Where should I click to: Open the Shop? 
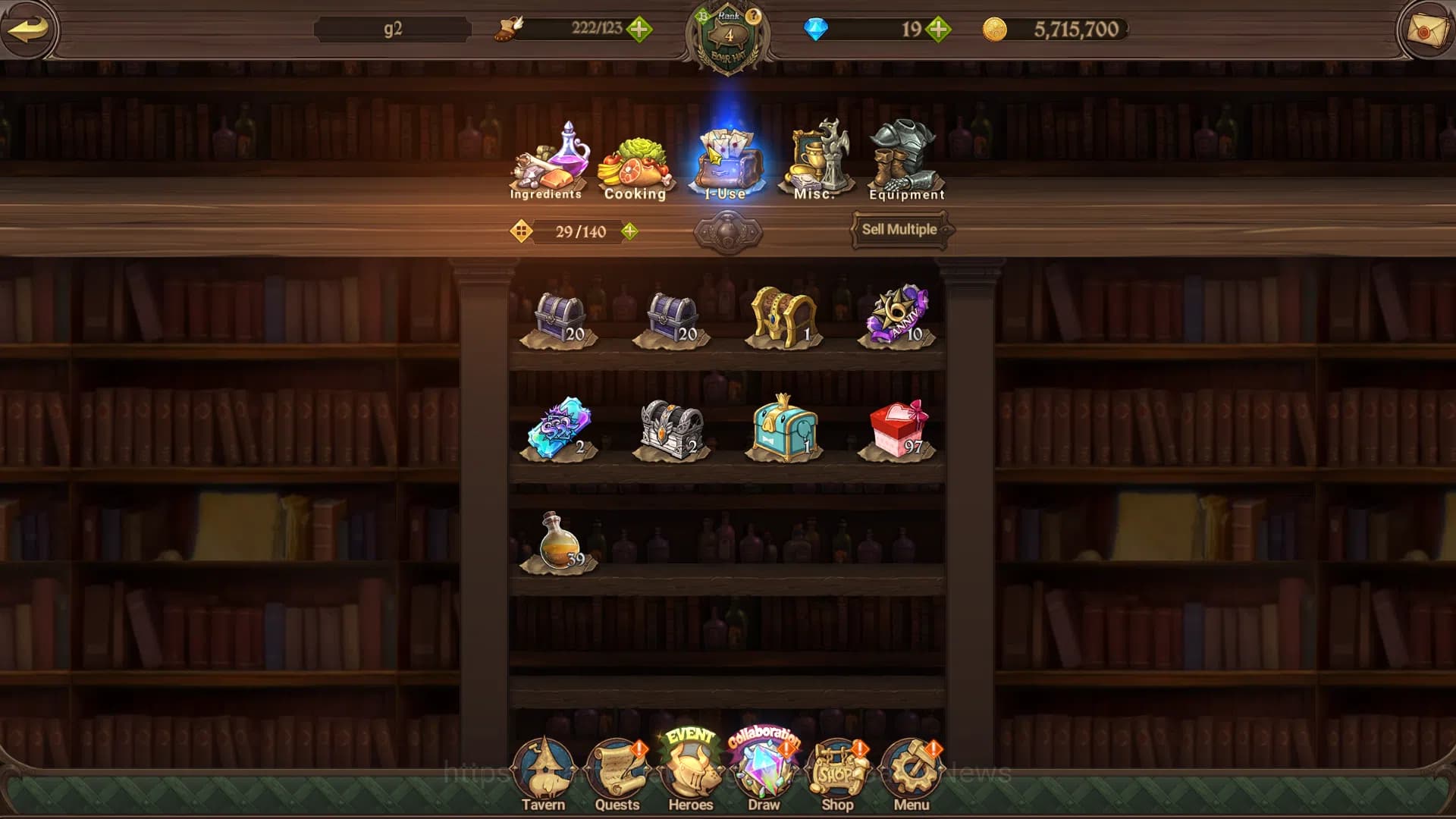click(837, 775)
